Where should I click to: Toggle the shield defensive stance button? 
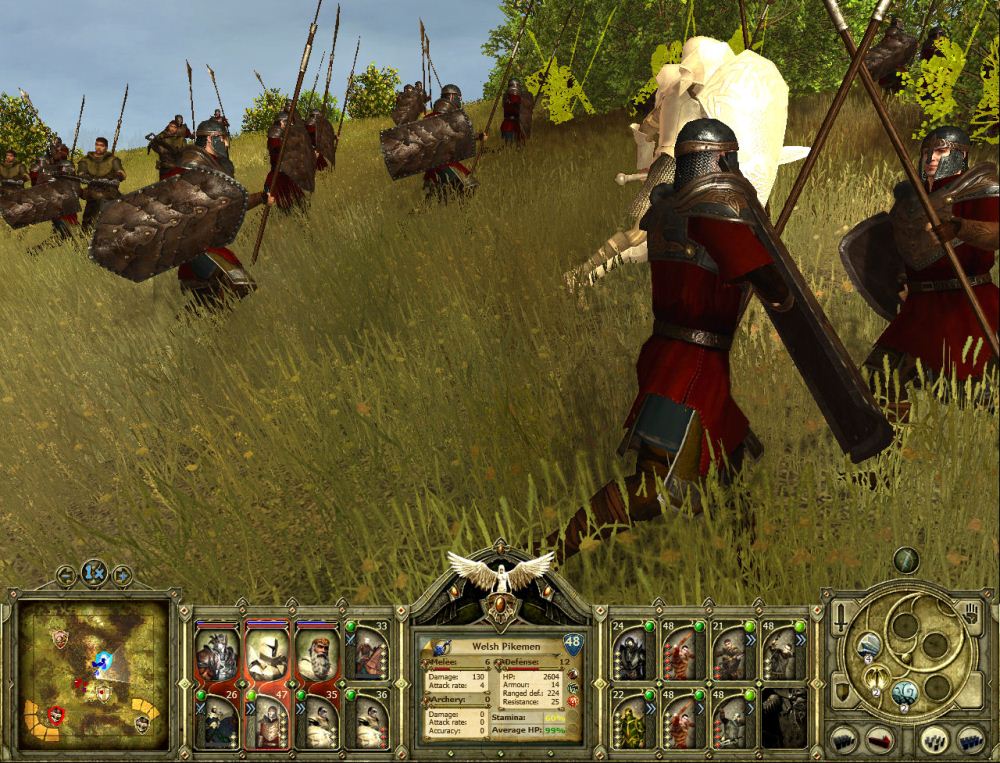click(x=843, y=689)
